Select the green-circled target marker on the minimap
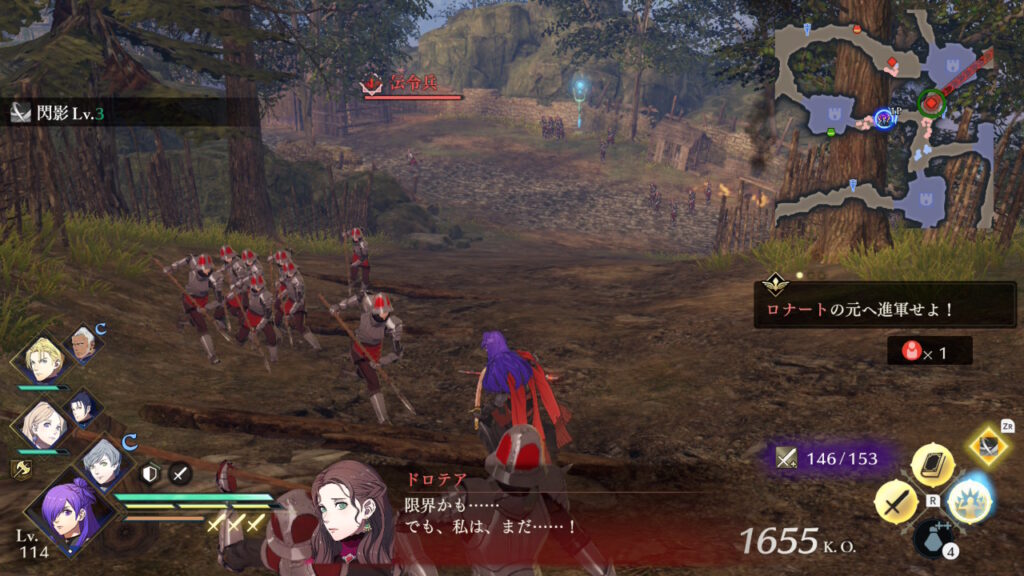1024x576 pixels. coord(932,101)
